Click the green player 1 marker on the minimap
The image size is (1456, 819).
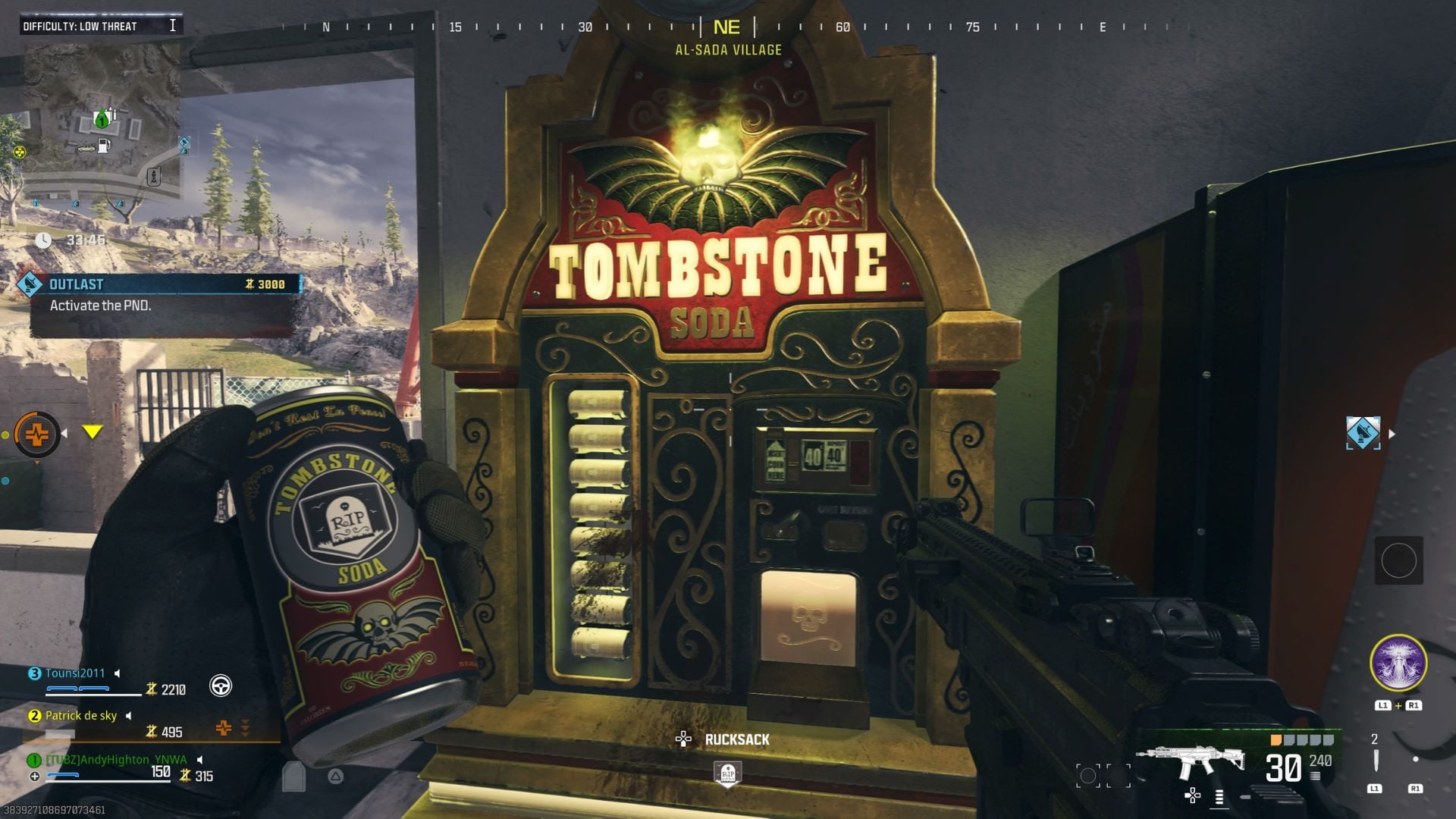(102, 119)
